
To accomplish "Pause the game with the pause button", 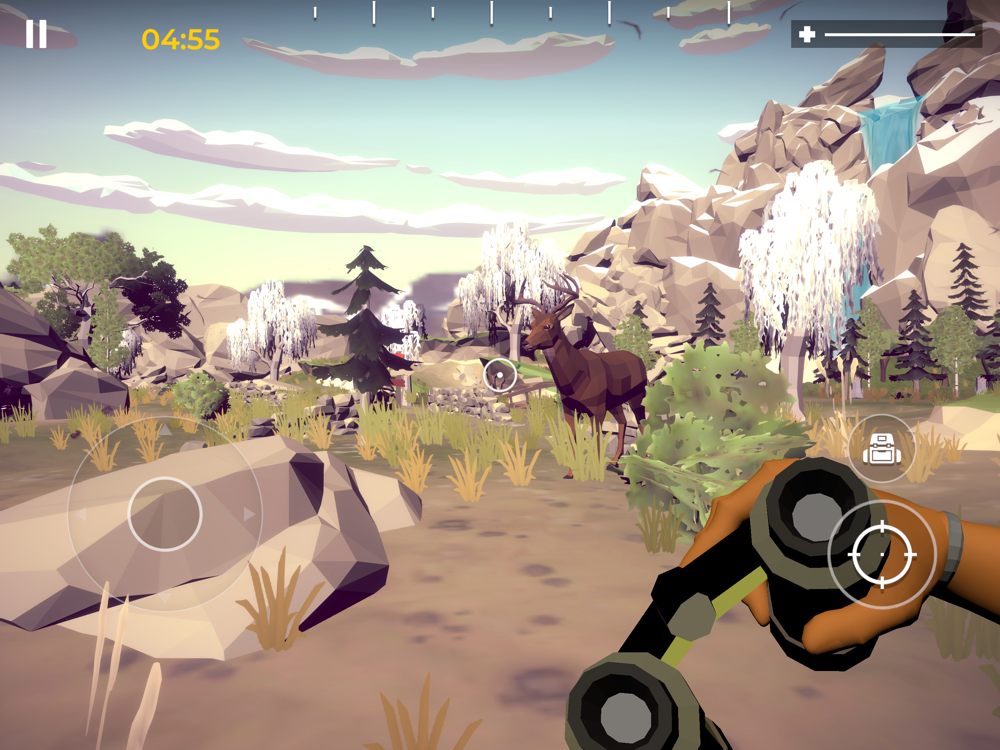I will 36,34.
